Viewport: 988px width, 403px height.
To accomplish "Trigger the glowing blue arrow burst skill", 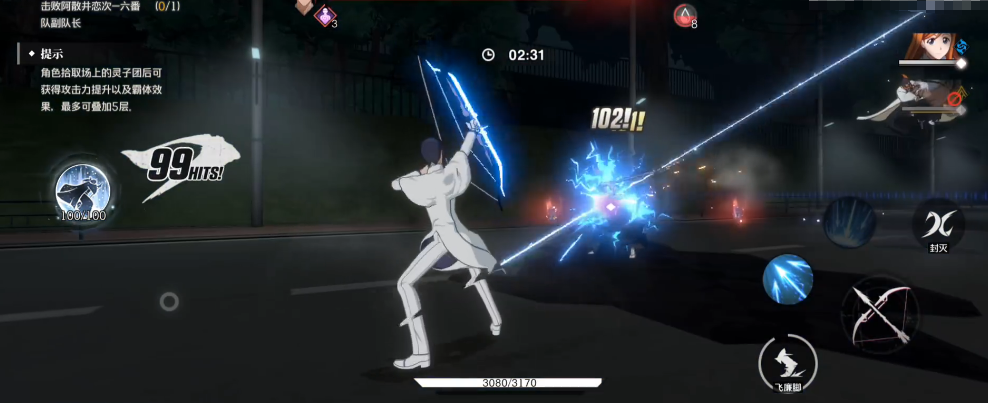I will (788, 279).
